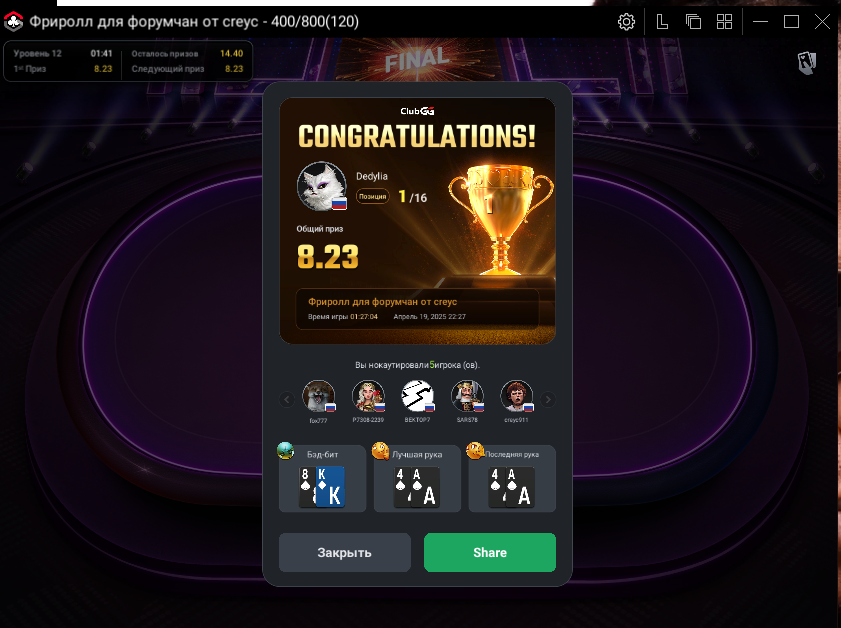Minimize the poker table window
841x628 pixels.
pyautogui.click(x=761, y=22)
